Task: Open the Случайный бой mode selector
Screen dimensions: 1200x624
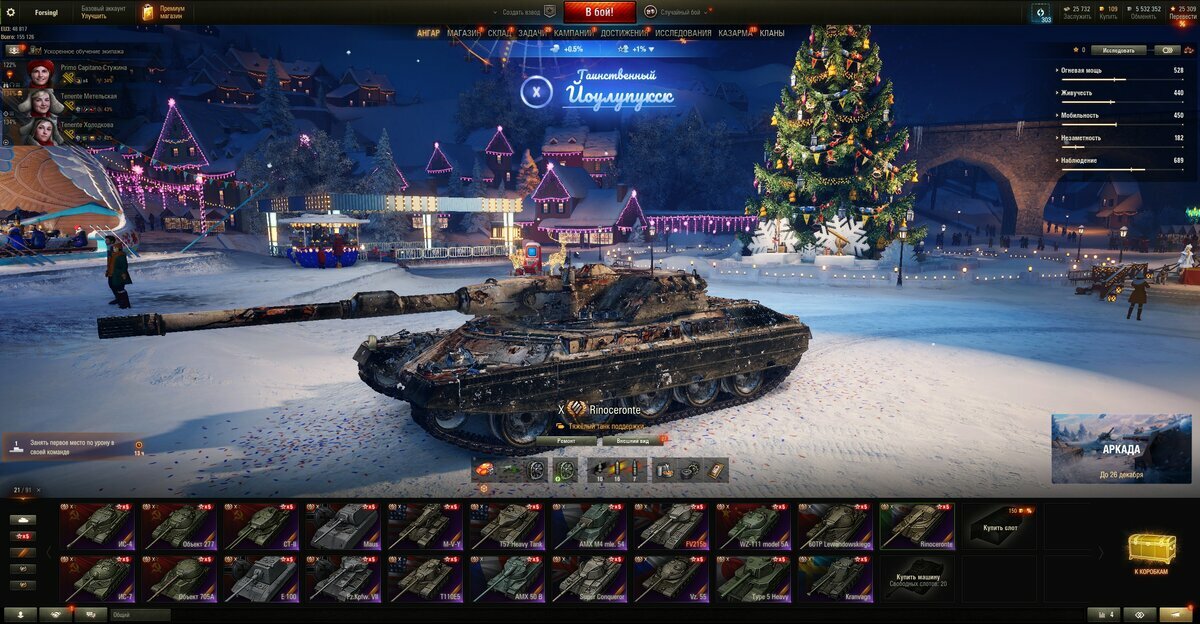Action: pyautogui.click(x=680, y=12)
